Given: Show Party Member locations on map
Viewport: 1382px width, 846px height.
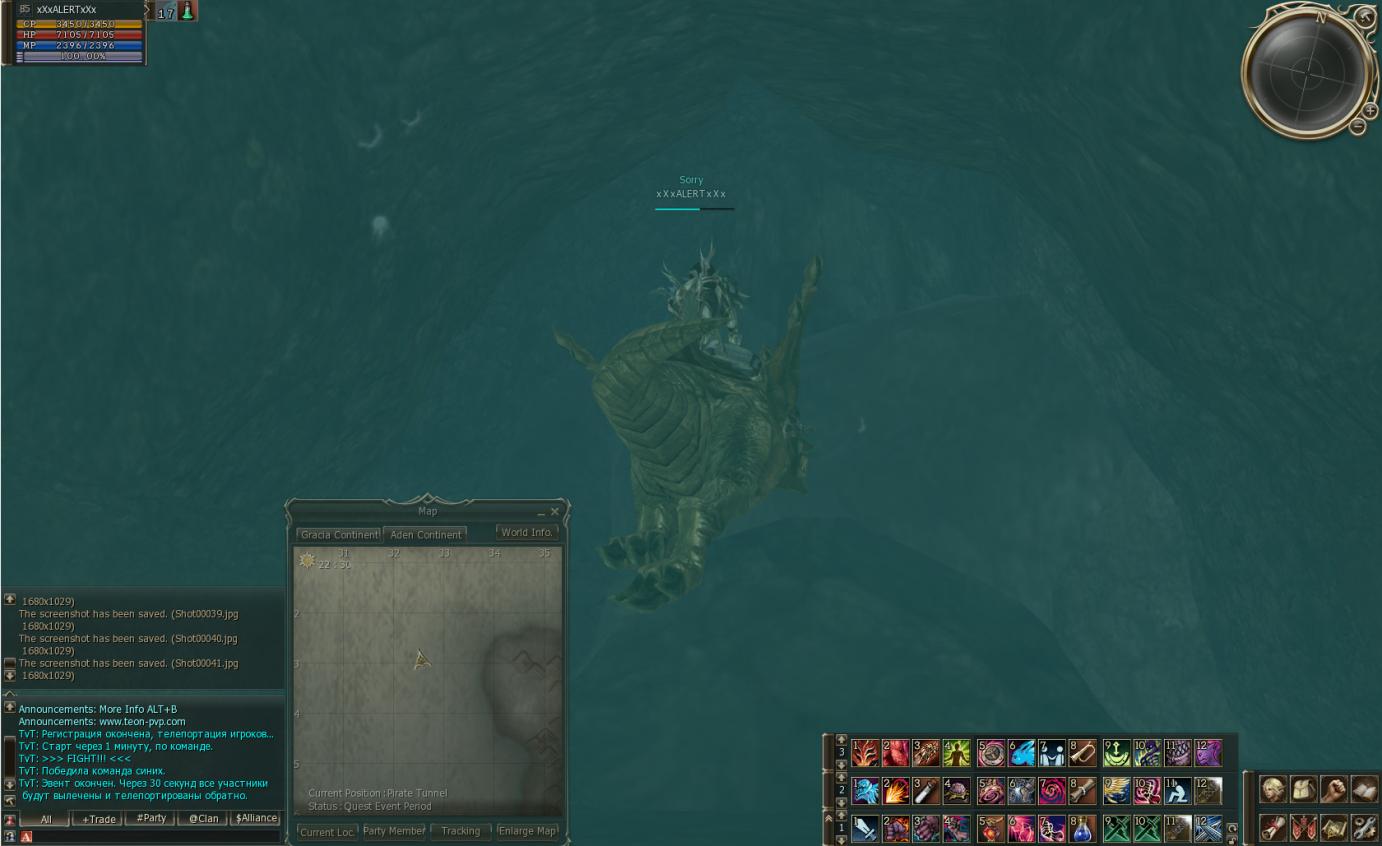Looking at the screenshot, I should click(x=393, y=831).
